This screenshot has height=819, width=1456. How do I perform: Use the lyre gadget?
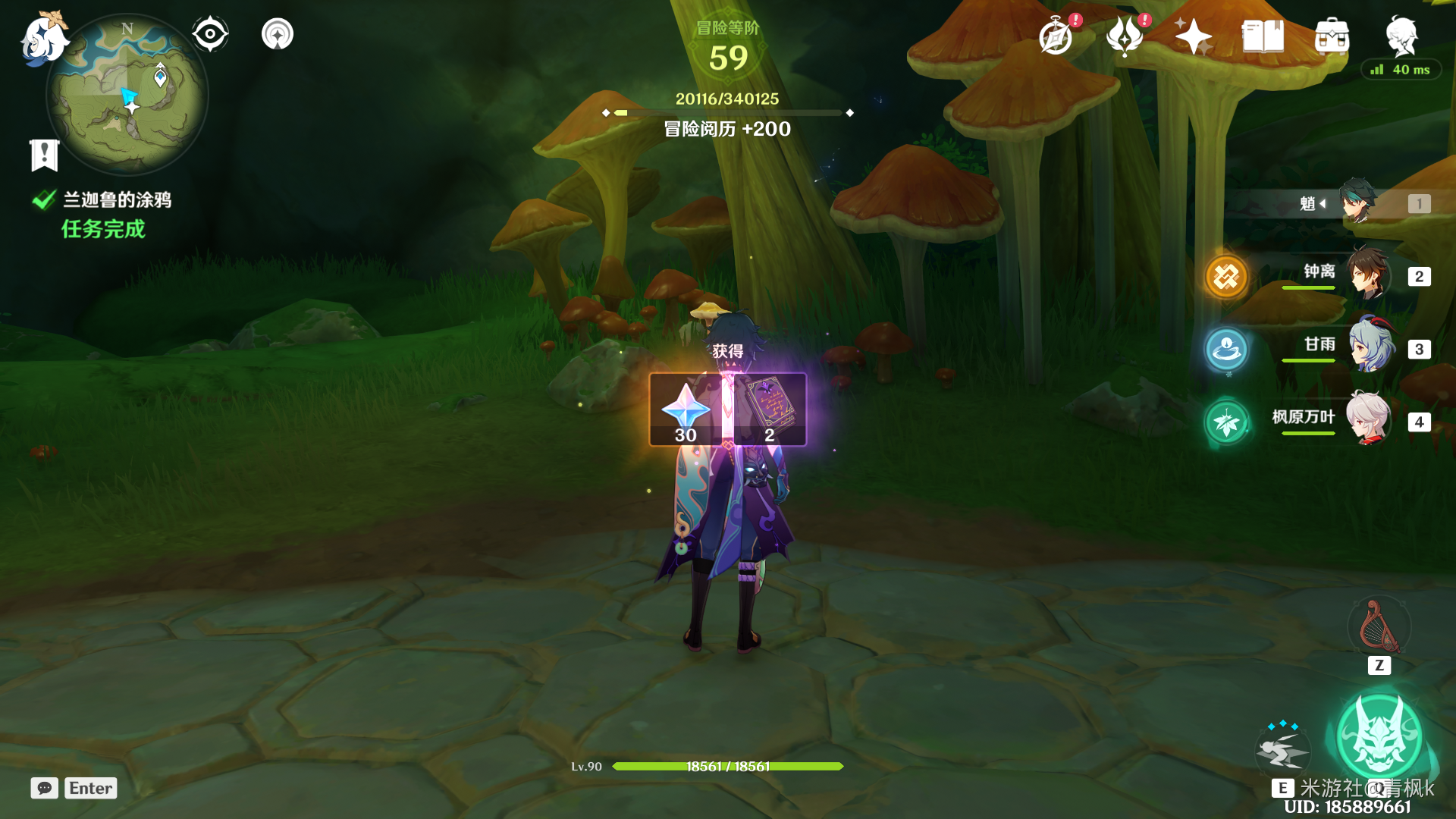1379,627
